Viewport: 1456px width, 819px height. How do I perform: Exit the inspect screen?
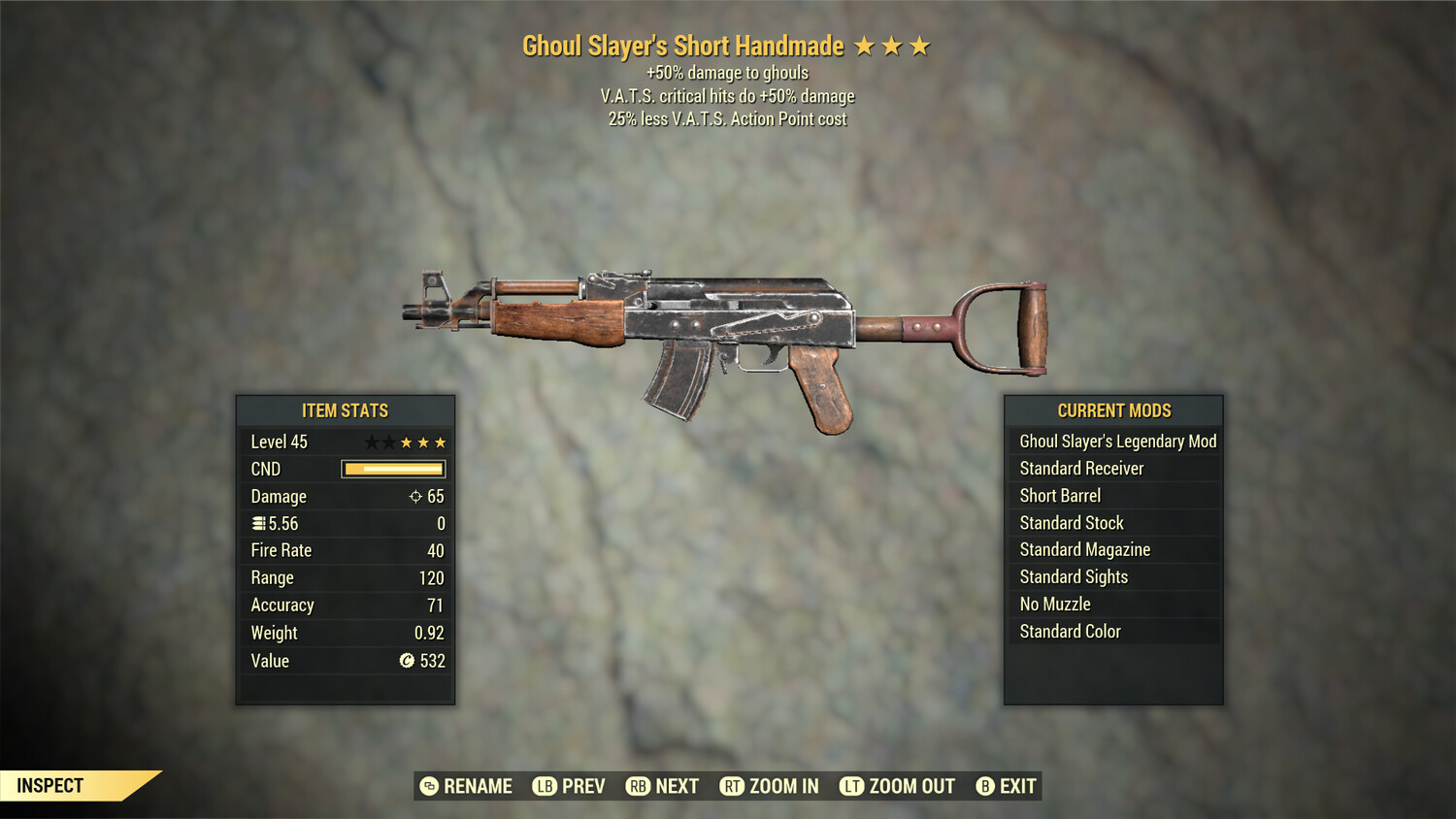click(x=1007, y=786)
